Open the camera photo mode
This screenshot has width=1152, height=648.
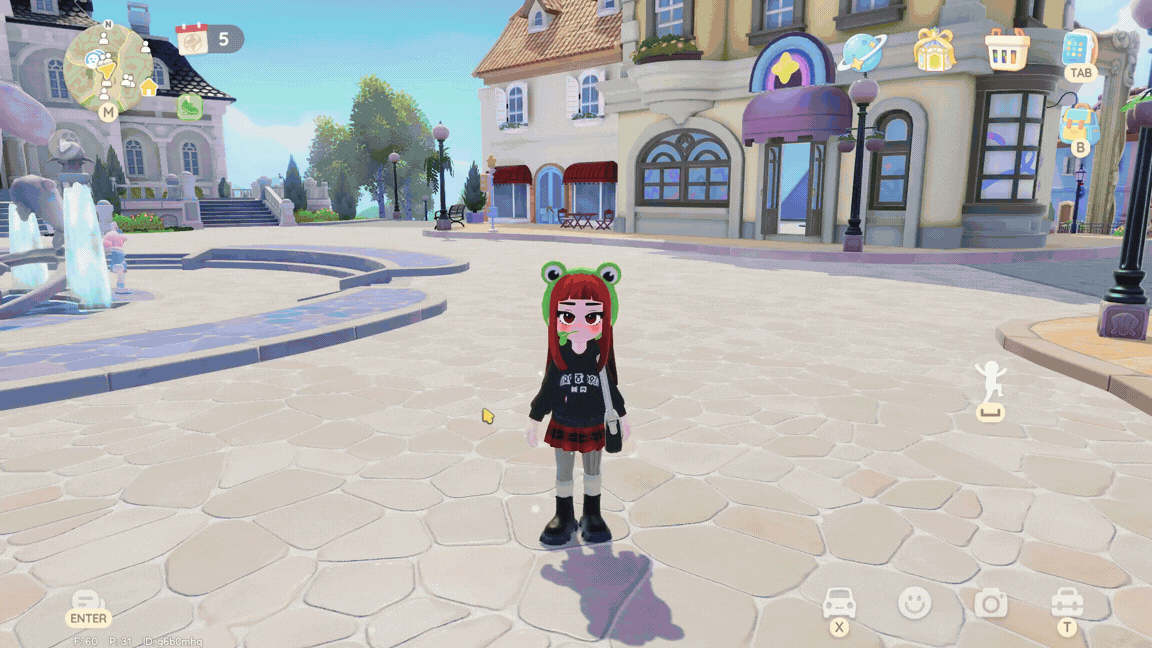991,603
